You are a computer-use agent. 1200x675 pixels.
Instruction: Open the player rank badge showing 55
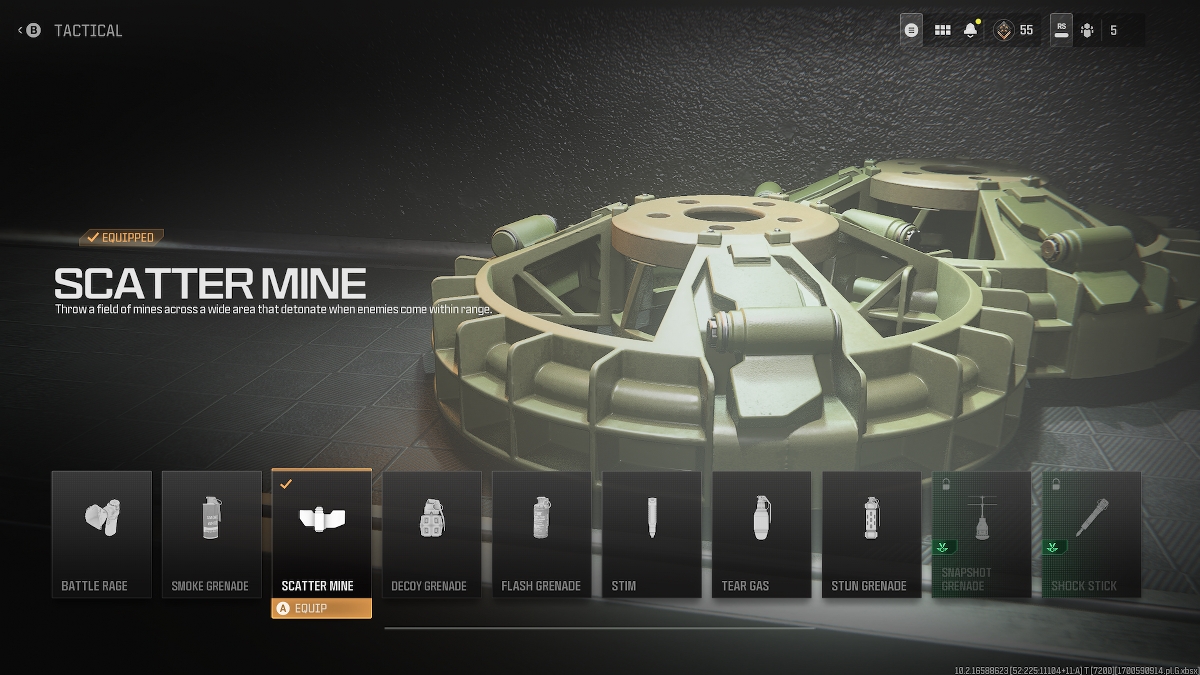pos(1014,30)
